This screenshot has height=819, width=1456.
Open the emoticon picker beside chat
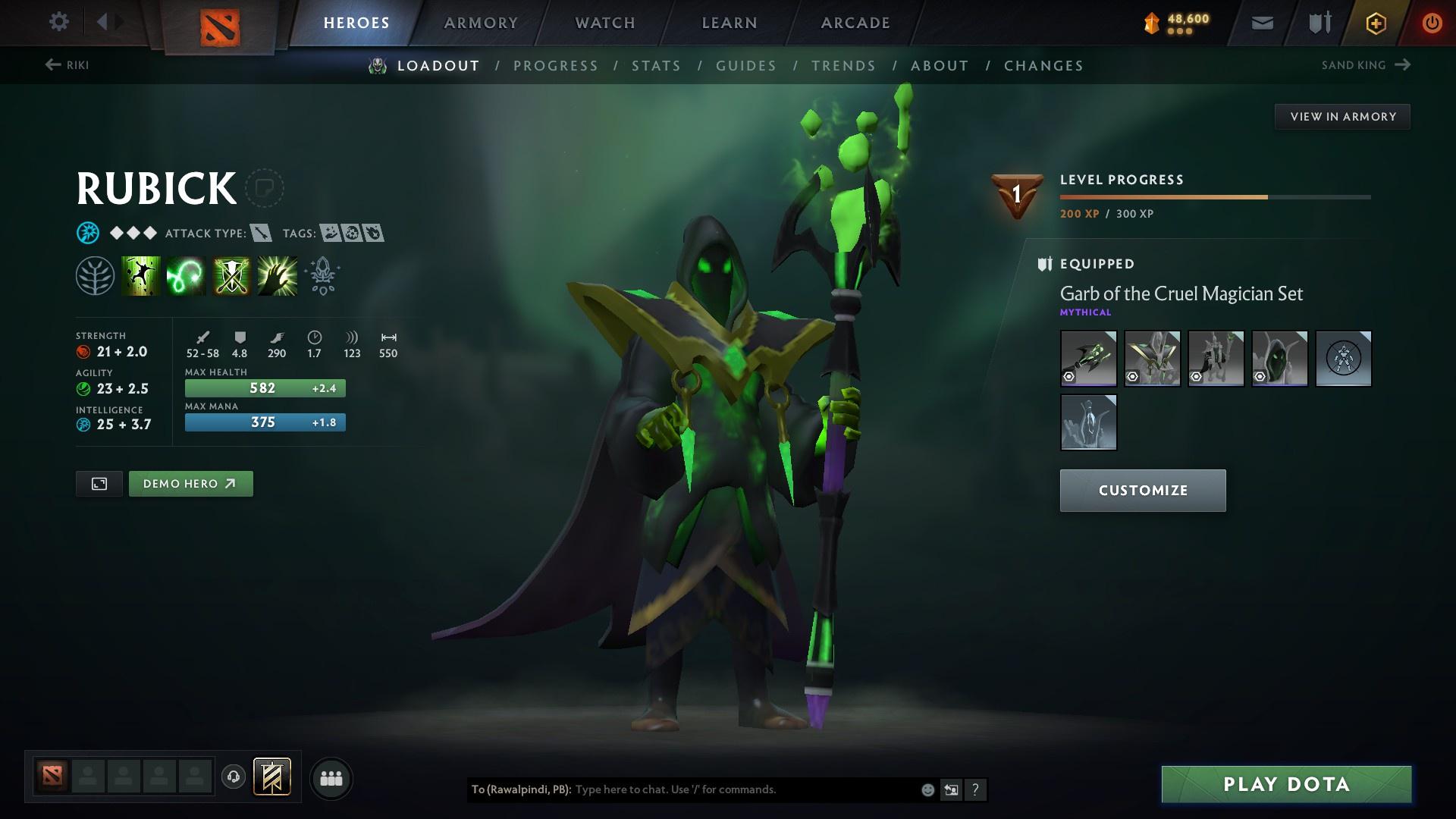point(927,789)
